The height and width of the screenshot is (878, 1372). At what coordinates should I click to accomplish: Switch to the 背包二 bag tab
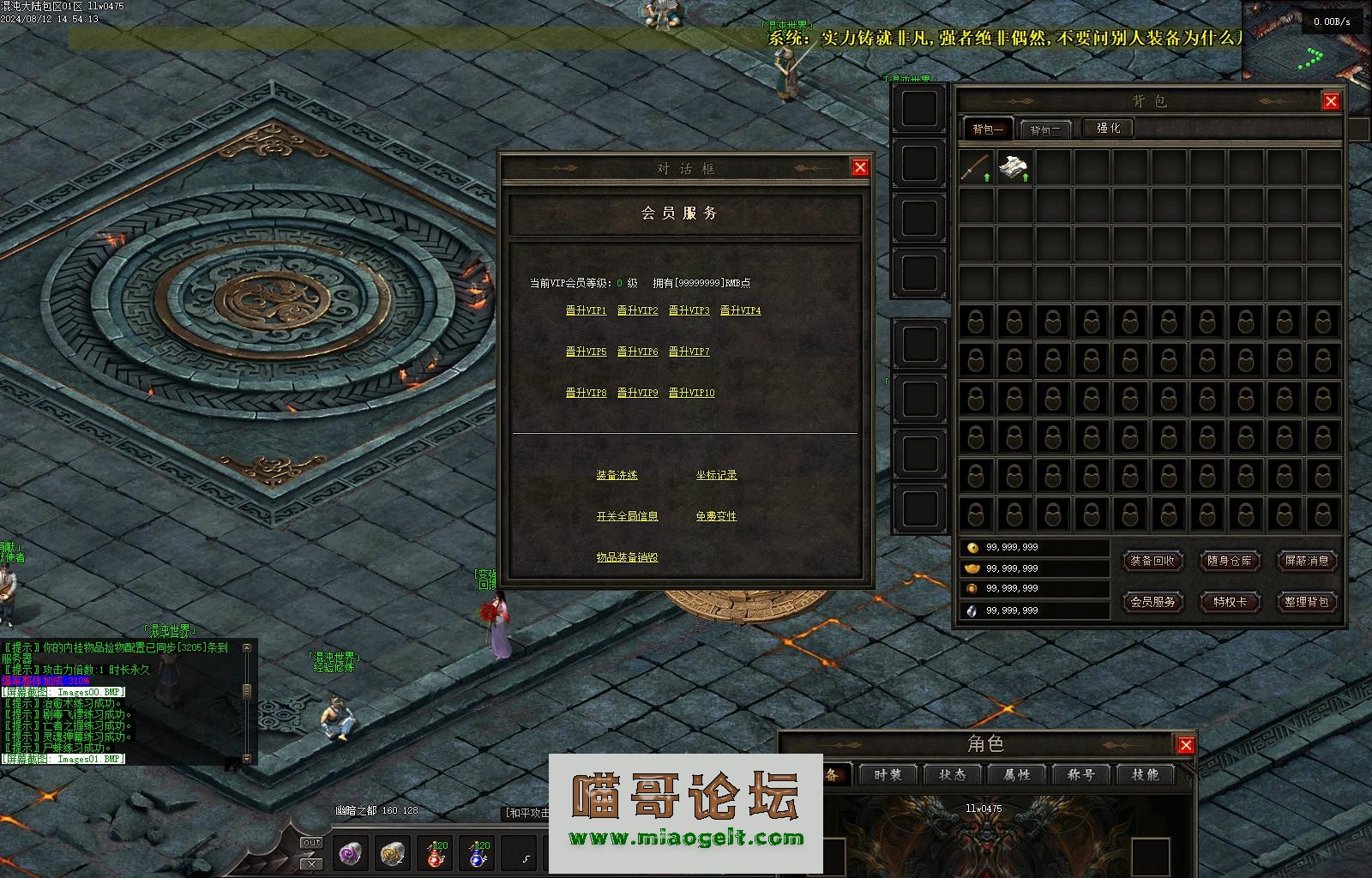click(x=1045, y=129)
